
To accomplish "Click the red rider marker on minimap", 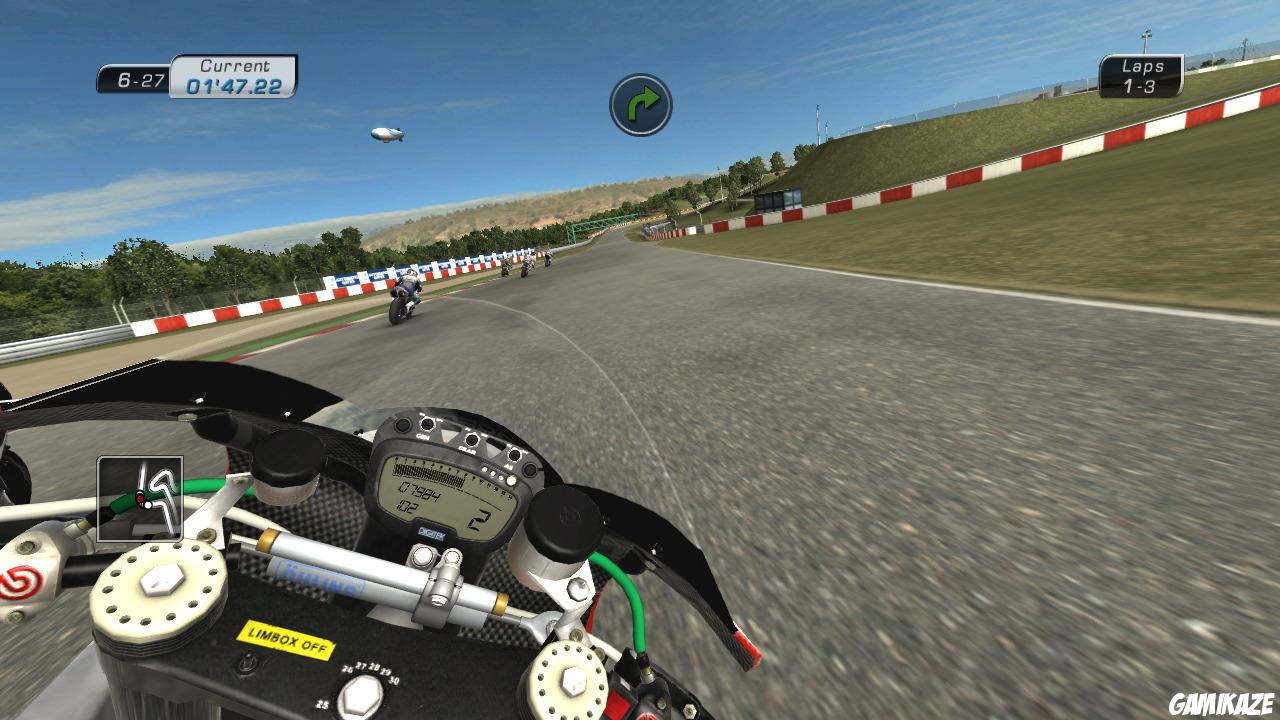I will pyautogui.click(x=140, y=498).
